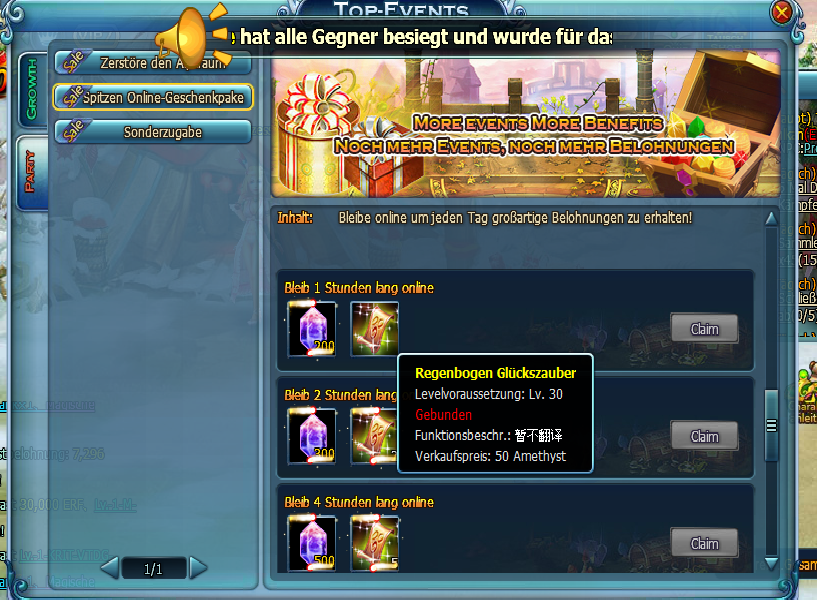Select Spitzen Online-Geschenkpakete event entry
Viewport: 817px width, 600px height.
(154, 96)
